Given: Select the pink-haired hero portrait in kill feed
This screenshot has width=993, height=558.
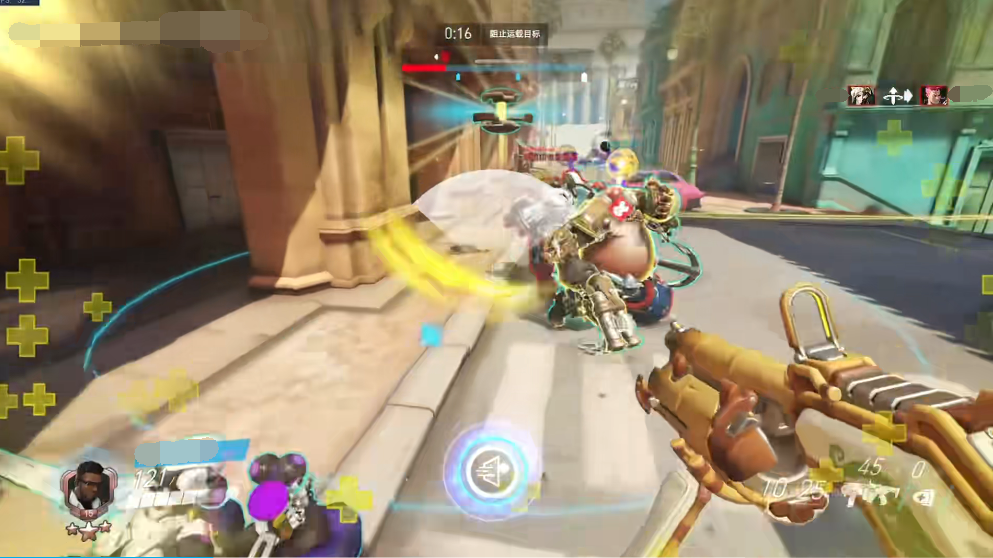Looking at the screenshot, I should [x=933, y=96].
